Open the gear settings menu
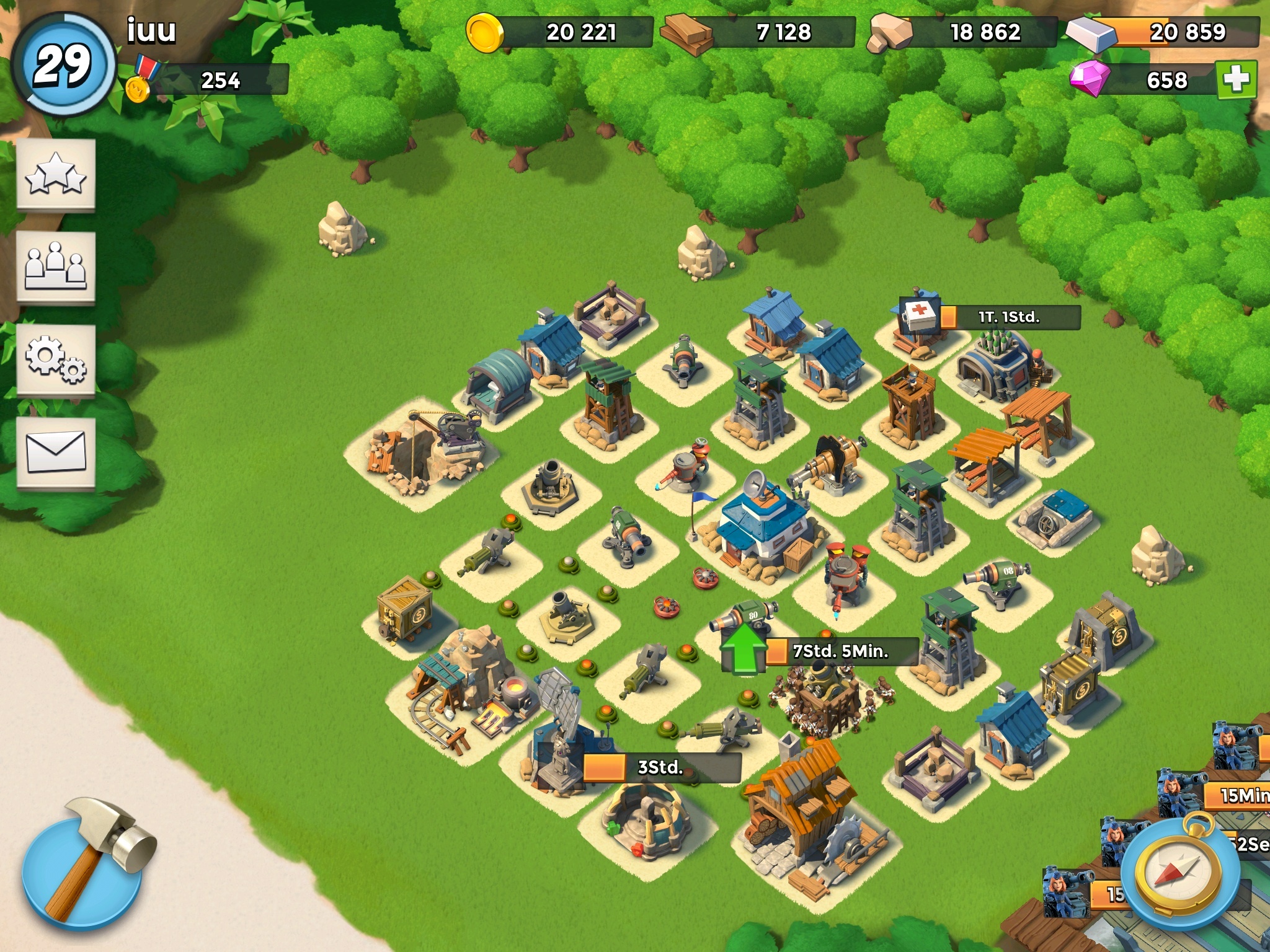The image size is (1270, 952). [x=56, y=360]
